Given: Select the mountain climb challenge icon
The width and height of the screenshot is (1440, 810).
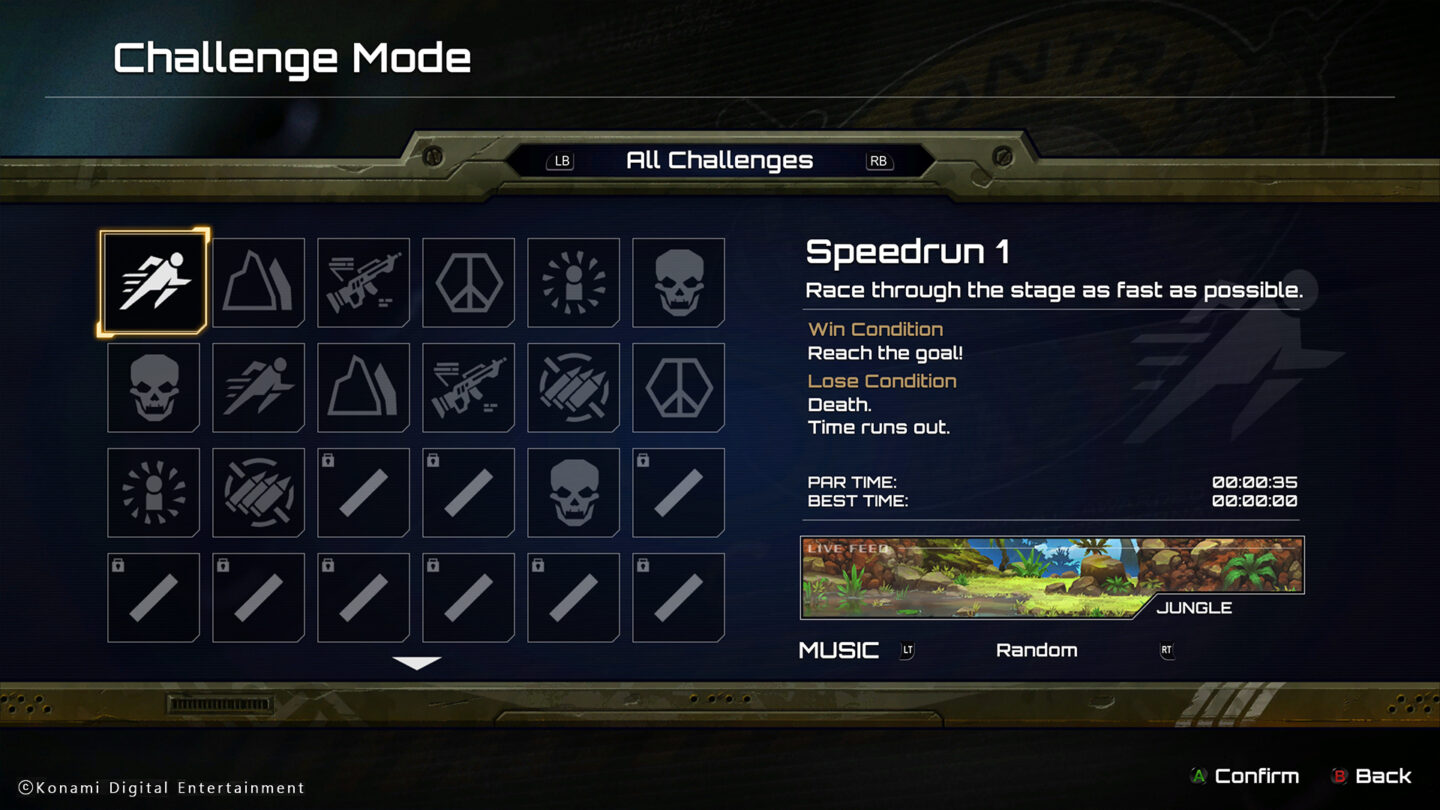Looking at the screenshot, I should (258, 283).
